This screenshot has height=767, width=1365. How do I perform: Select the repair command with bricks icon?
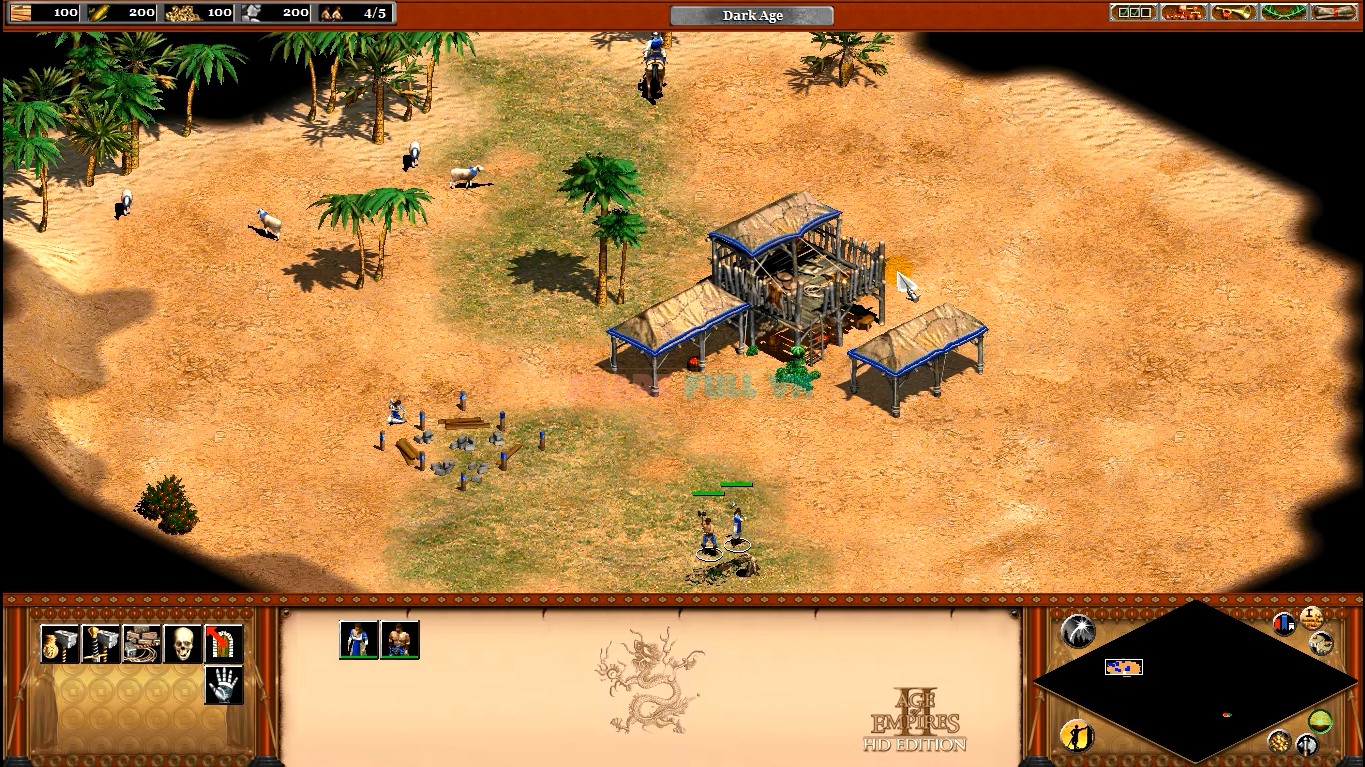[x=142, y=643]
